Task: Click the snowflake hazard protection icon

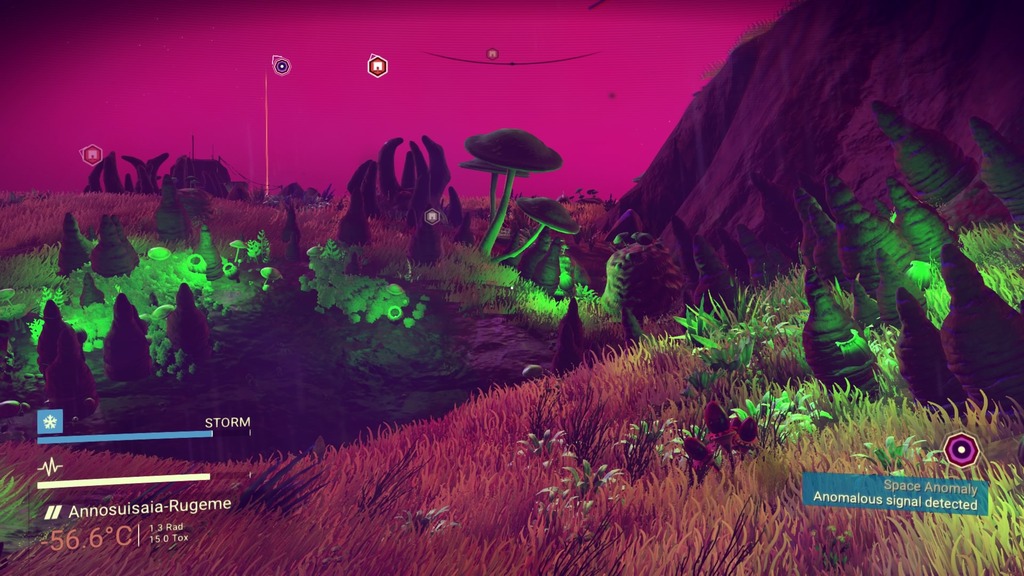Action: coord(50,421)
